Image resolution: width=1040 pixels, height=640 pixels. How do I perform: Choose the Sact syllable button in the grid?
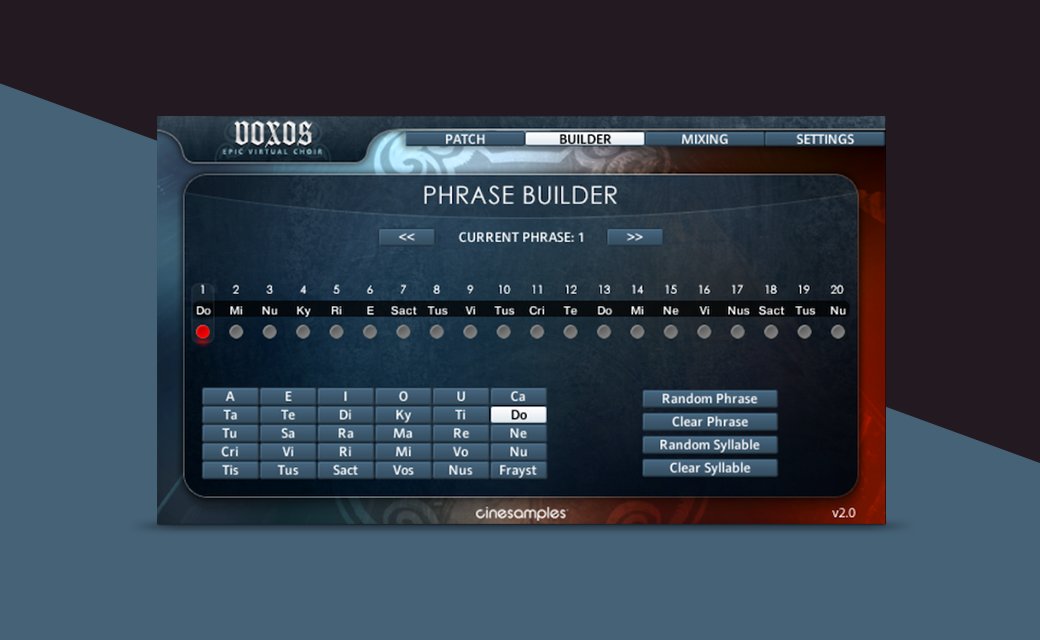click(x=345, y=470)
